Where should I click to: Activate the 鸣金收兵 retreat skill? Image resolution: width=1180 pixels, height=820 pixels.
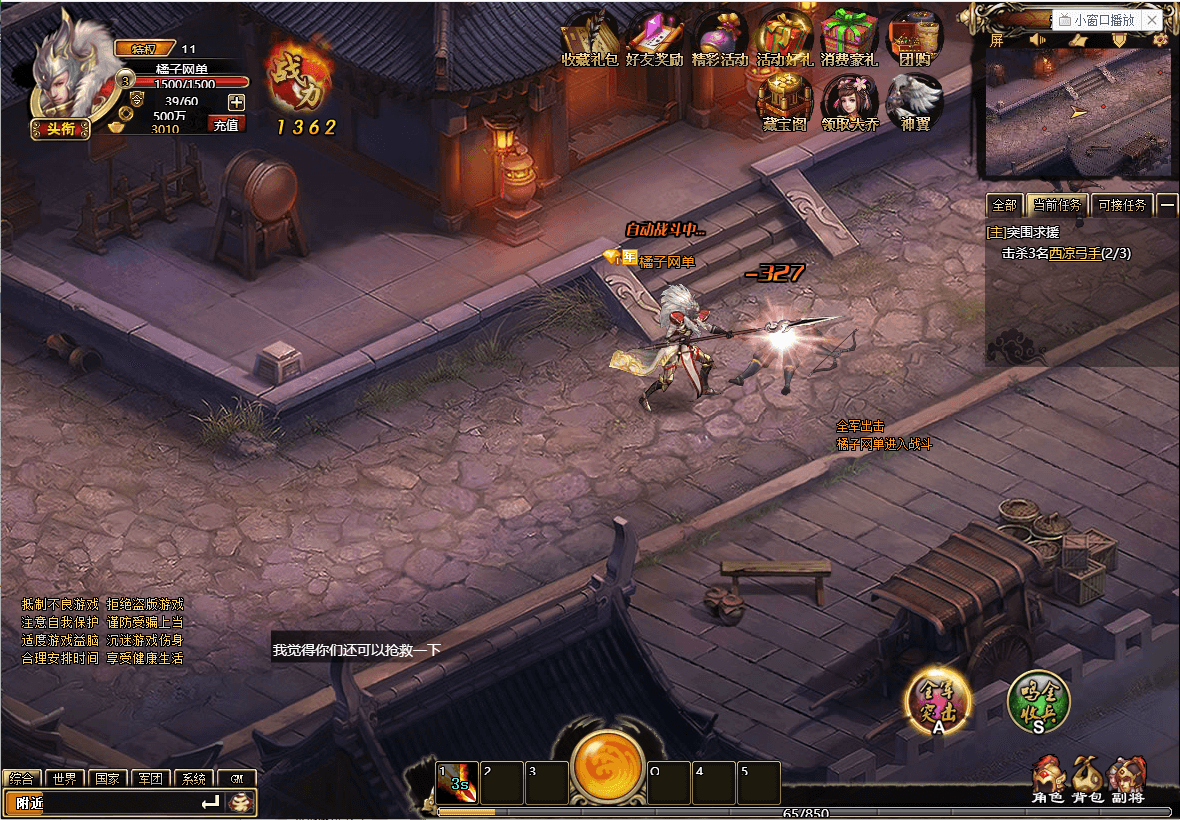coord(1039,699)
